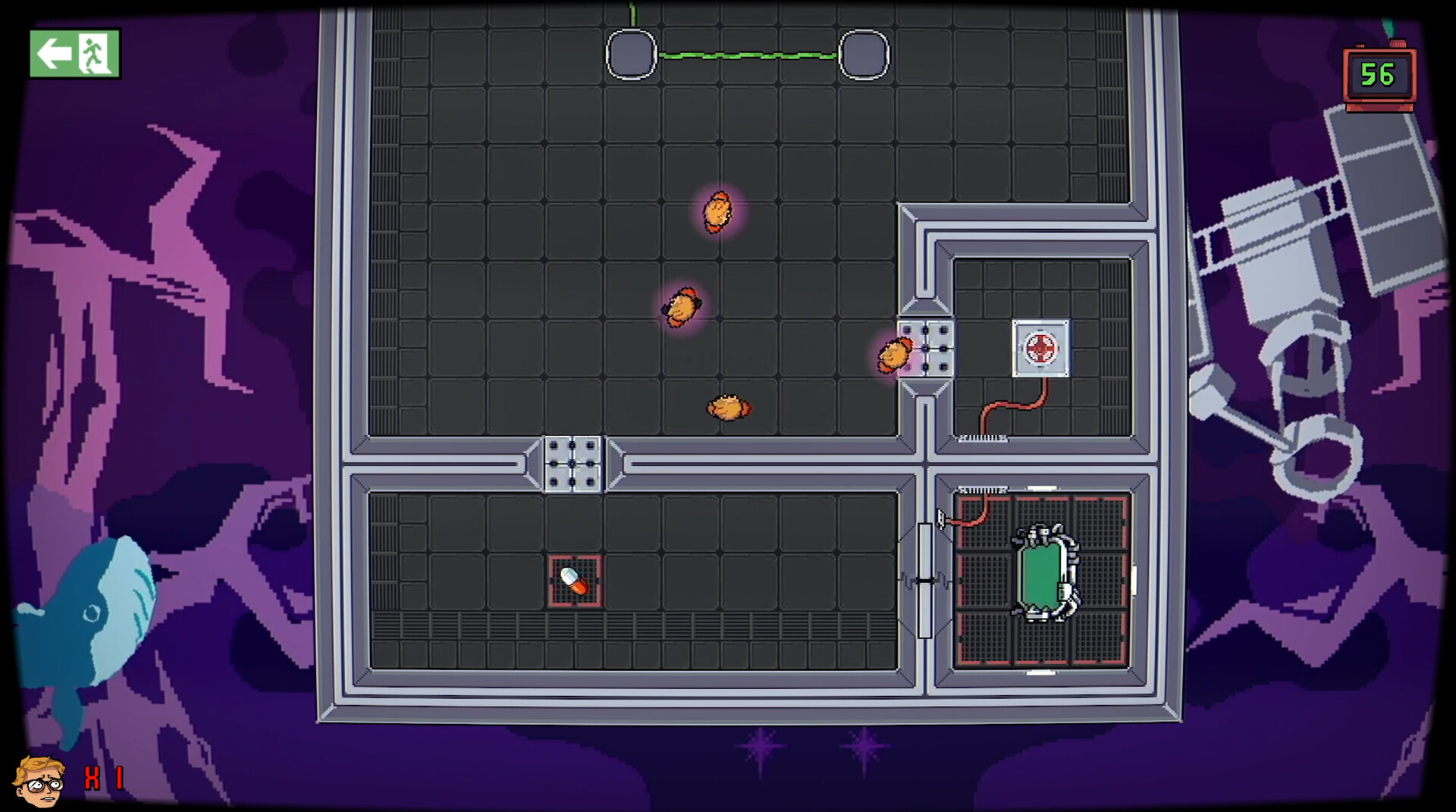Viewport: 1456px width, 812px height.
Task: Click the green wire connecting the two buttons
Action: 747,55
